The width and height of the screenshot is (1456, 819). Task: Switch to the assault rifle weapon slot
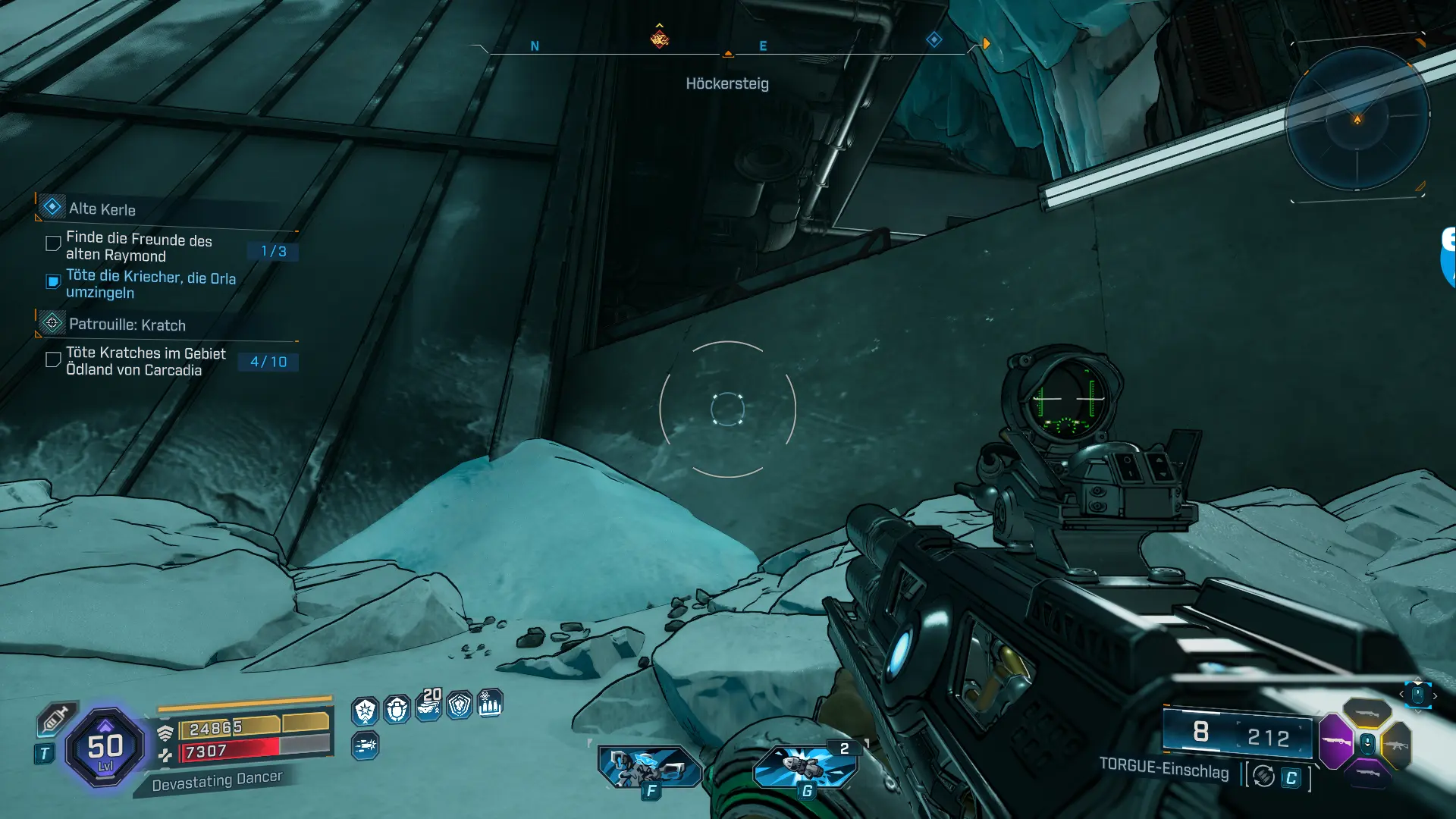1396,745
